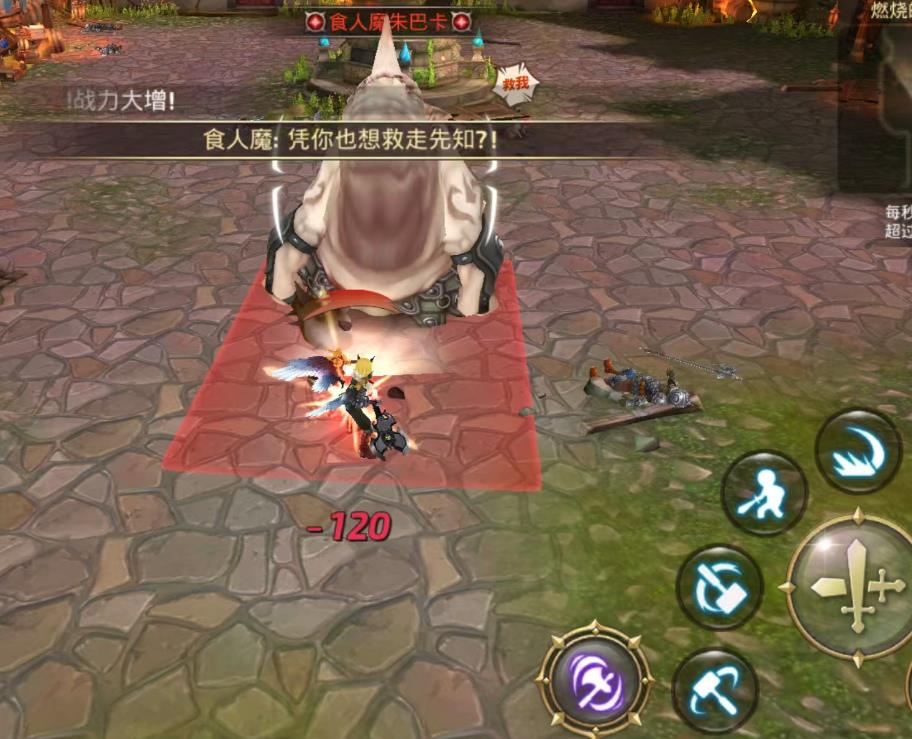Cast the hammer skill circled by a swirl
912x739 pixels.
(720, 587)
